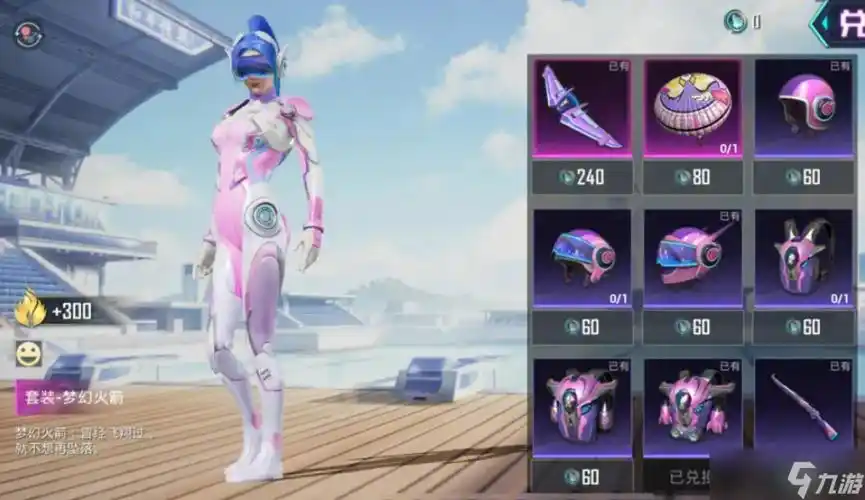The height and width of the screenshot is (500, 865).
Task: Select the purple parachute item tile
Action: coord(692,108)
